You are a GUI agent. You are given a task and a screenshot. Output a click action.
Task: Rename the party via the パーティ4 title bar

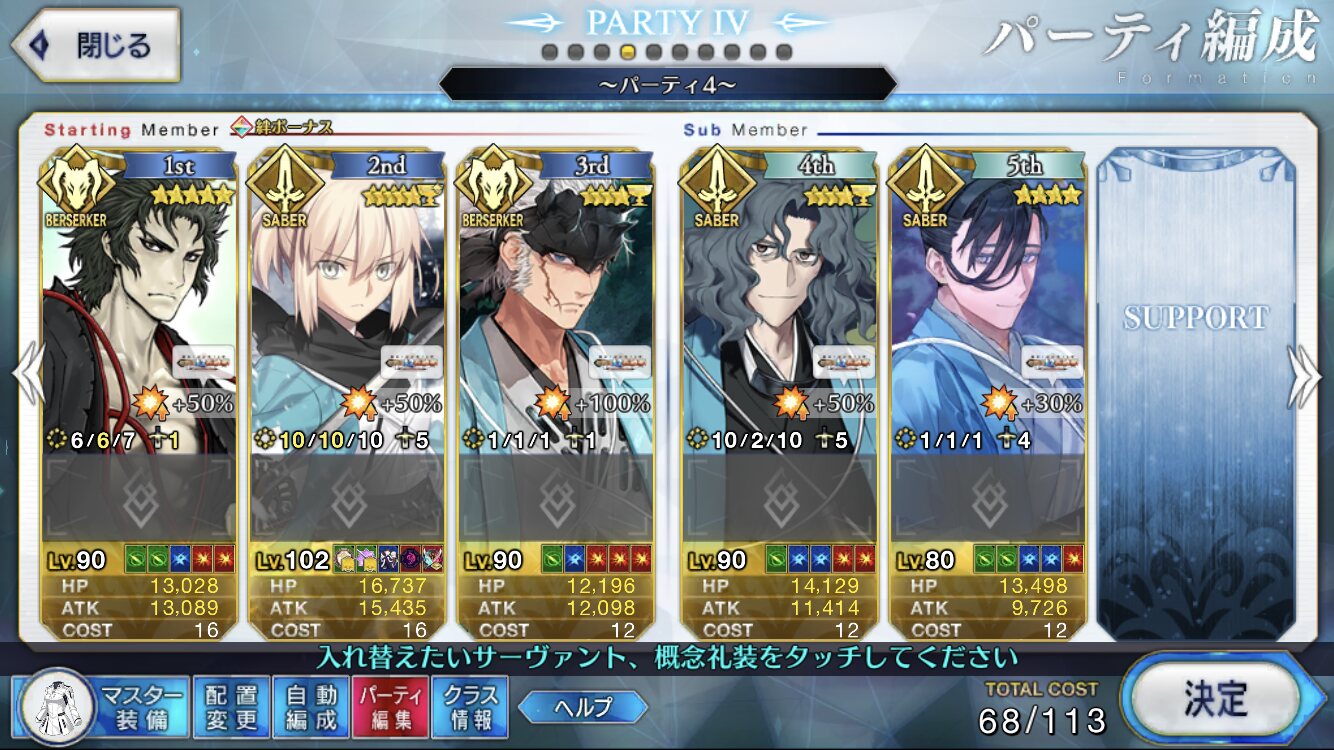click(667, 84)
